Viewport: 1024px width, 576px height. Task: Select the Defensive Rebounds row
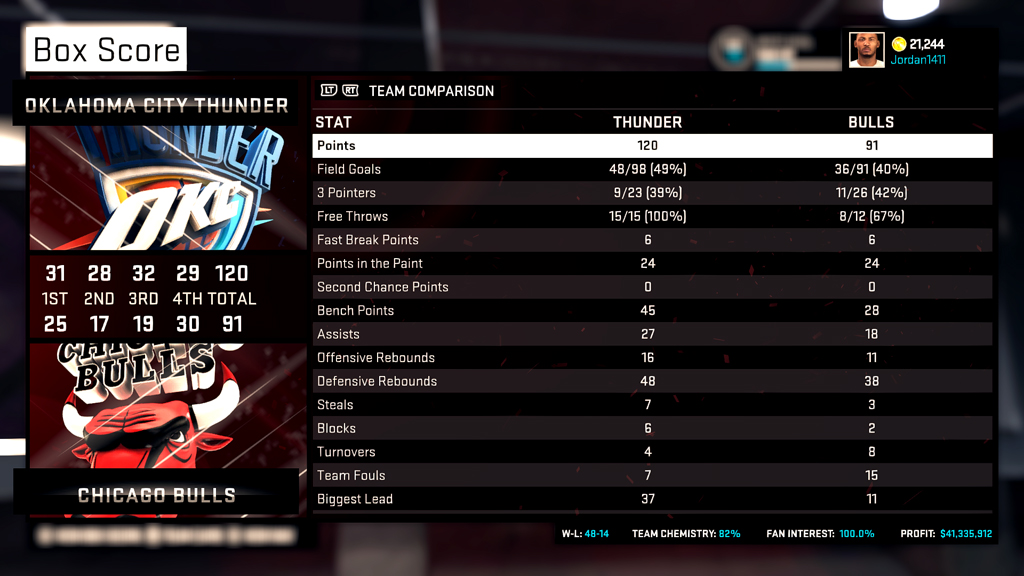click(x=652, y=381)
